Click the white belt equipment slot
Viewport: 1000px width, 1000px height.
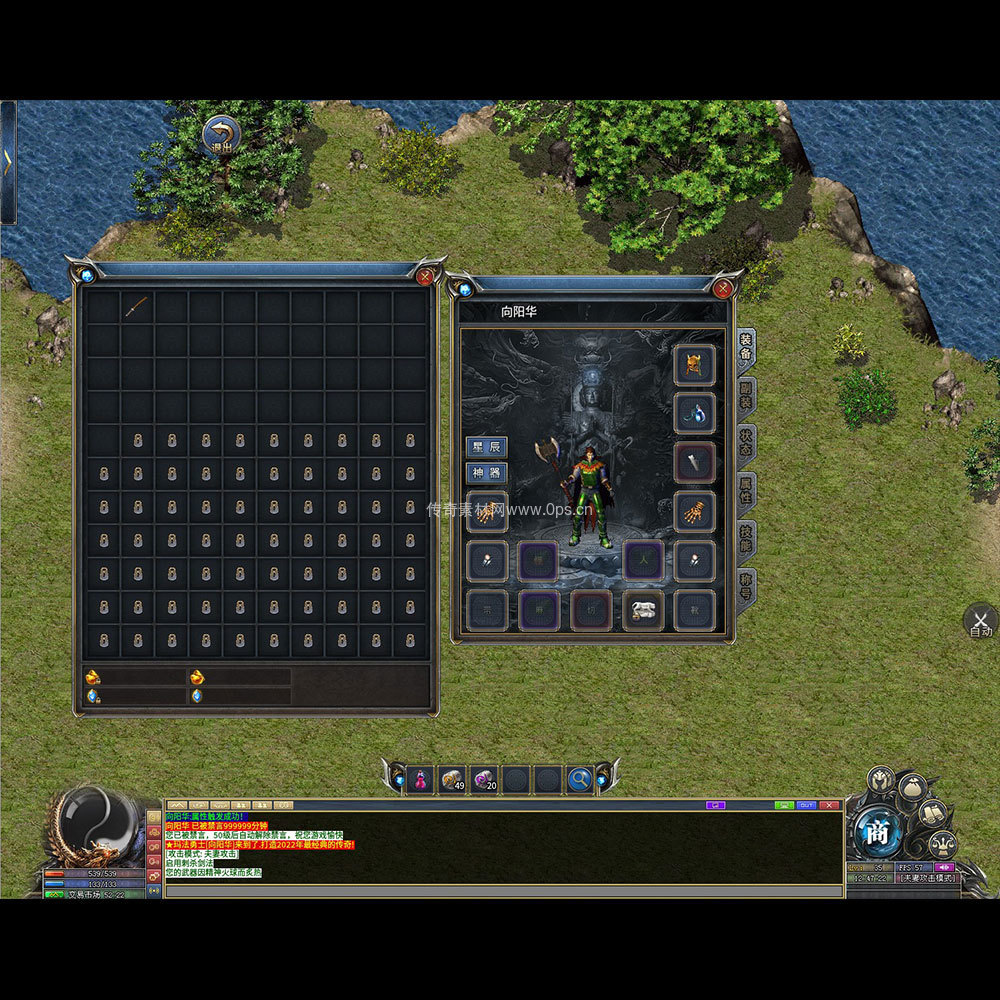(x=643, y=610)
